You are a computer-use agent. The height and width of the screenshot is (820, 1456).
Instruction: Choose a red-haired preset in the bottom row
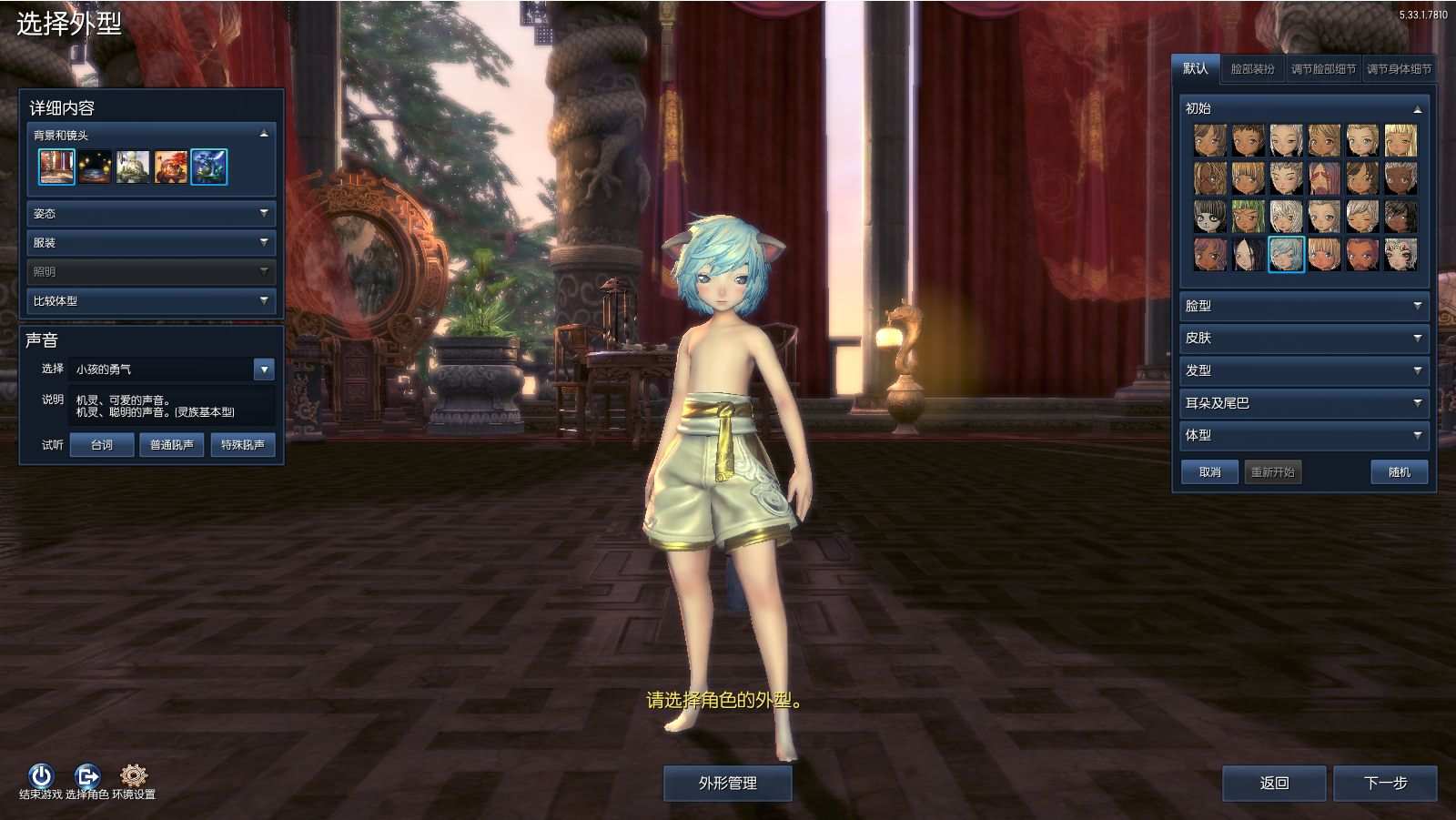[x=1362, y=255]
